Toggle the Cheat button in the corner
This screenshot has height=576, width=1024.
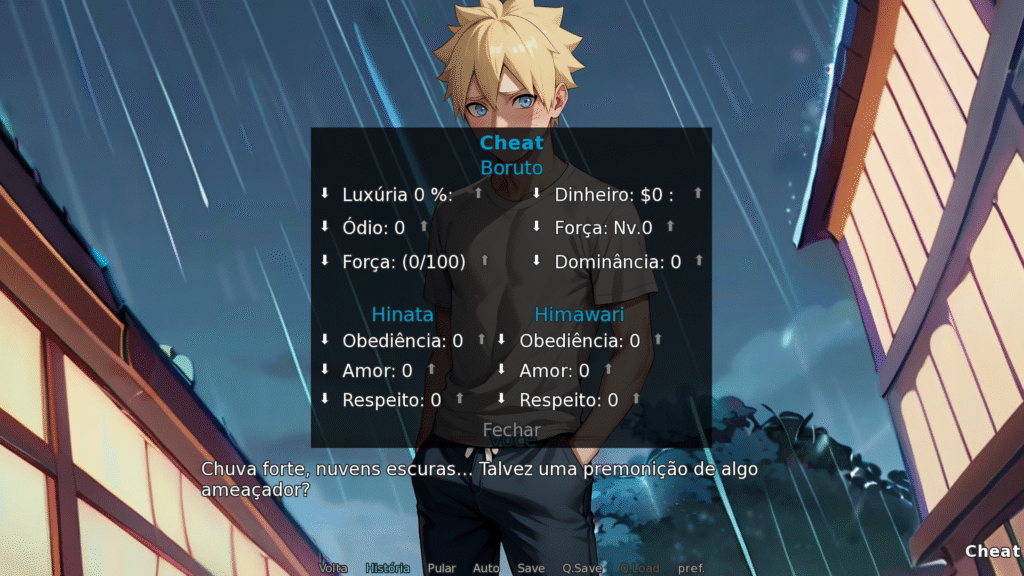(x=992, y=551)
